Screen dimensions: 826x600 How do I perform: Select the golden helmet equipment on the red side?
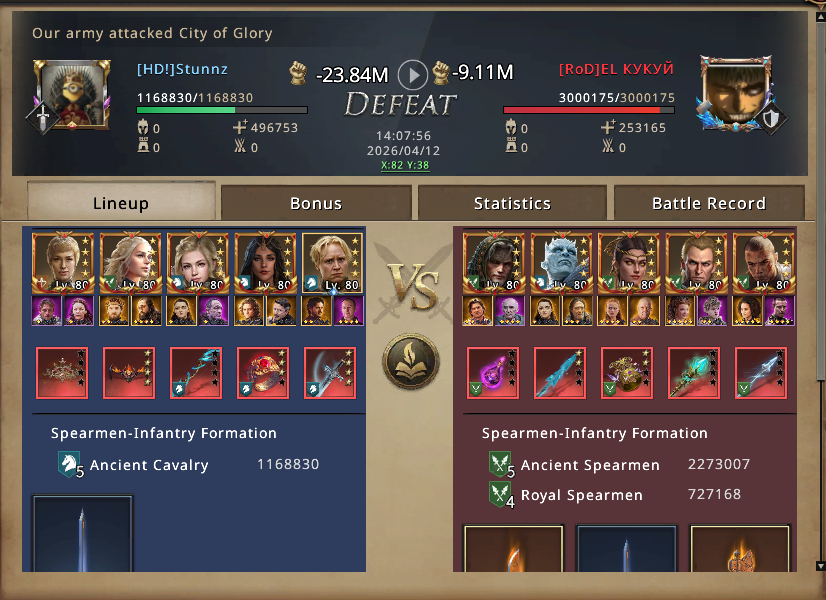click(627, 373)
